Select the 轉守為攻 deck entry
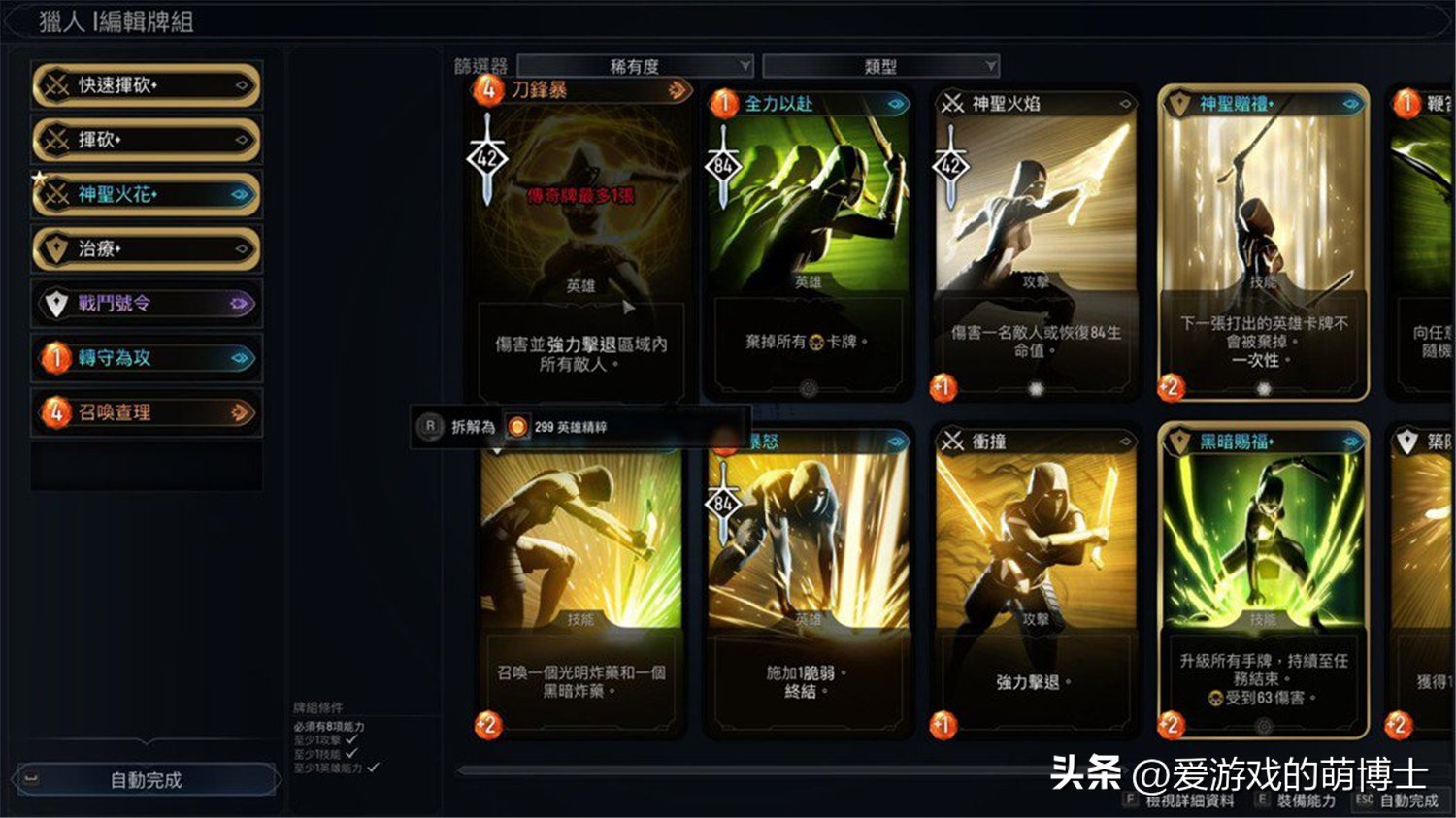 point(146,358)
